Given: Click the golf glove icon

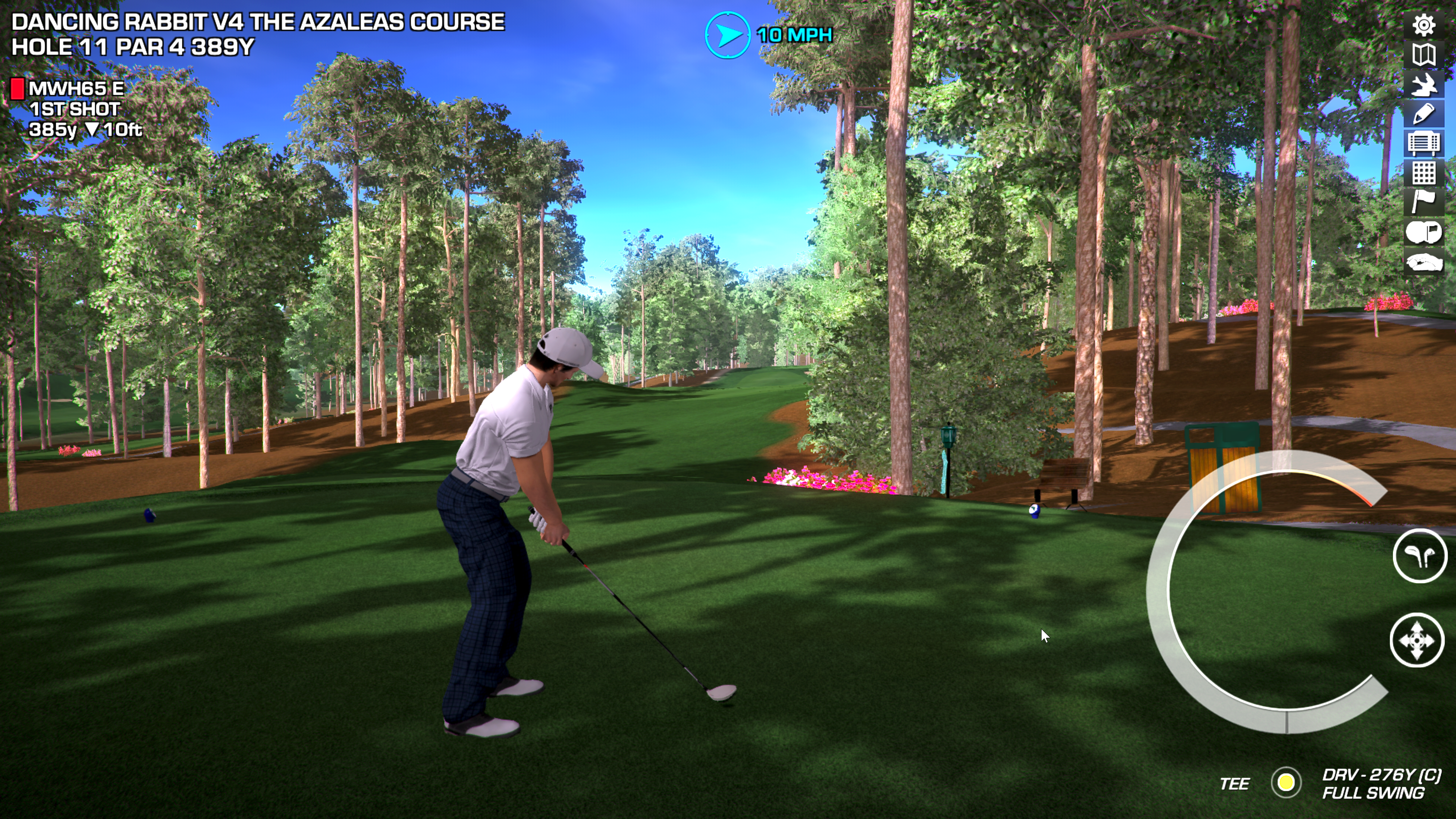Looking at the screenshot, I should tap(1424, 263).
